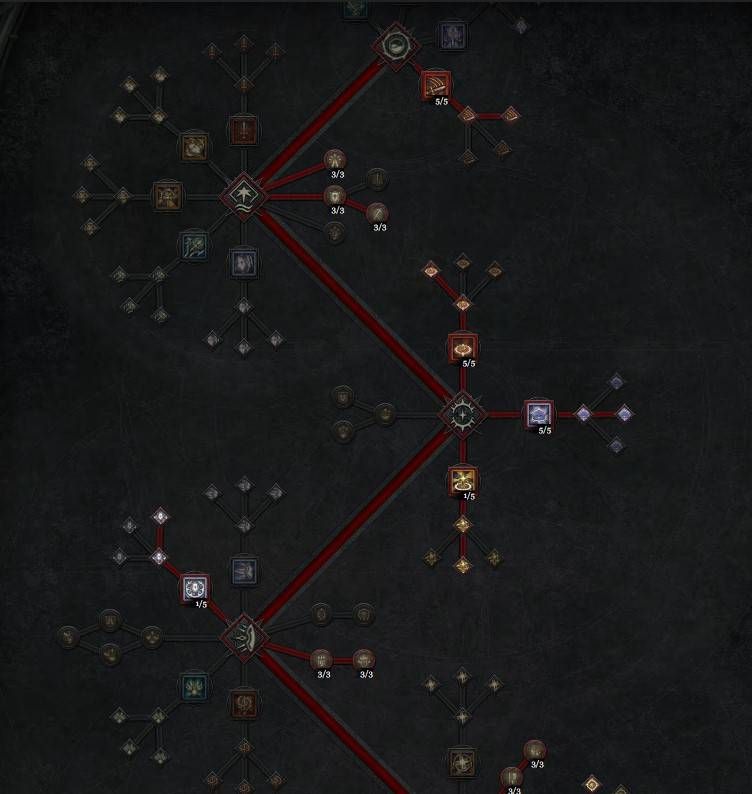Choose the blue-white skill at 5/5
The height and width of the screenshot is (794, 752).
[539, 413]
